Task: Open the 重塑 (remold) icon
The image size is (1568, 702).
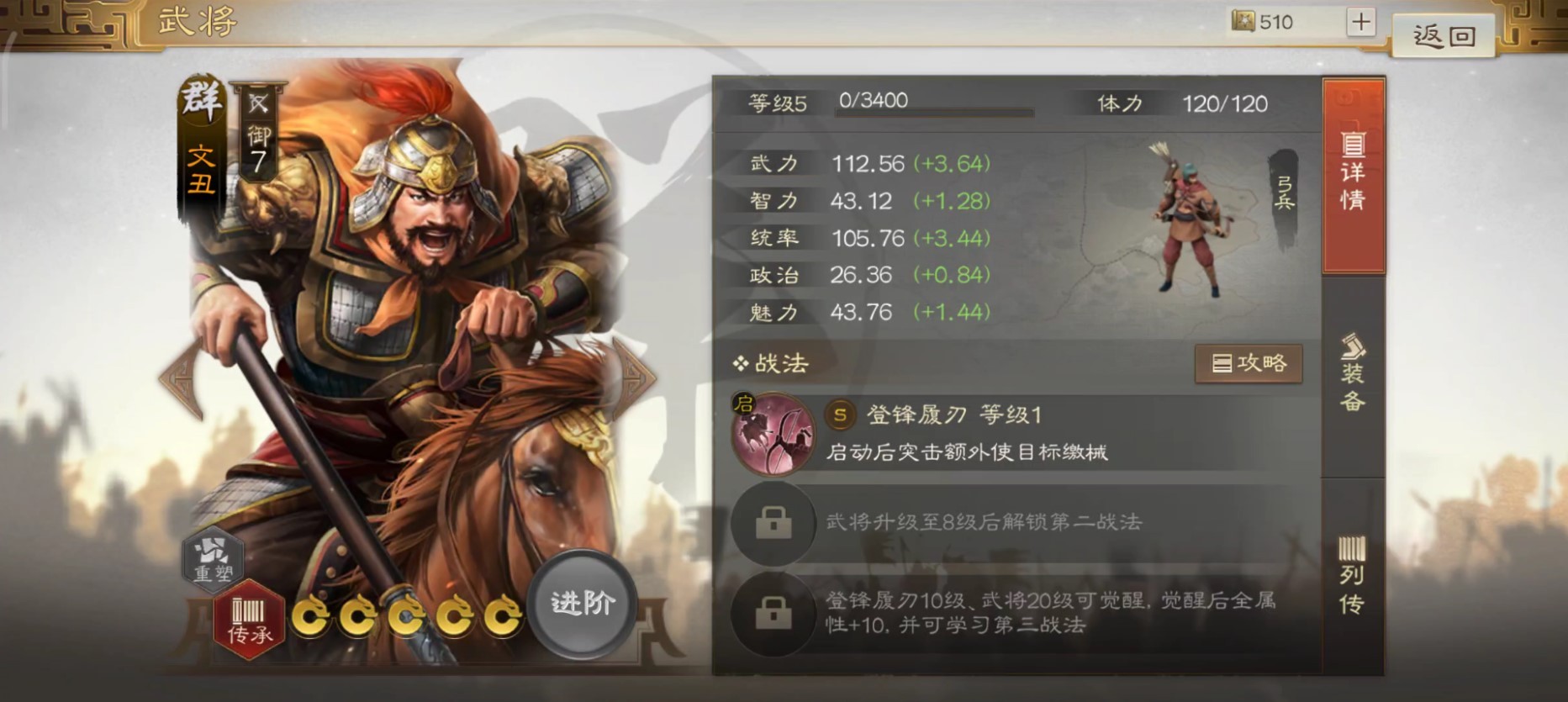Action: pyautogui.click(x=214, y=562)
